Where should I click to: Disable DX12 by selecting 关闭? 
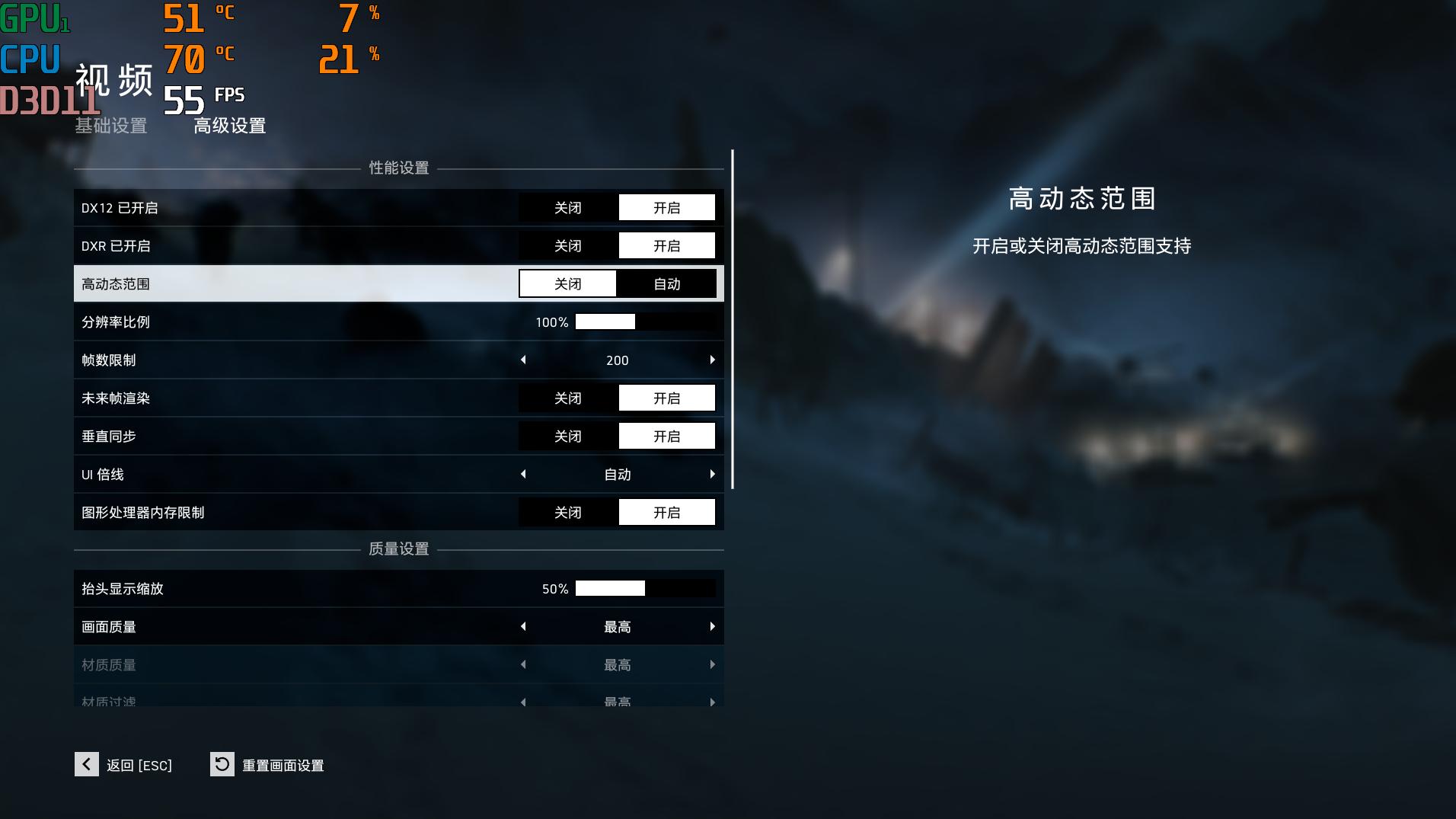pos(568,207)
